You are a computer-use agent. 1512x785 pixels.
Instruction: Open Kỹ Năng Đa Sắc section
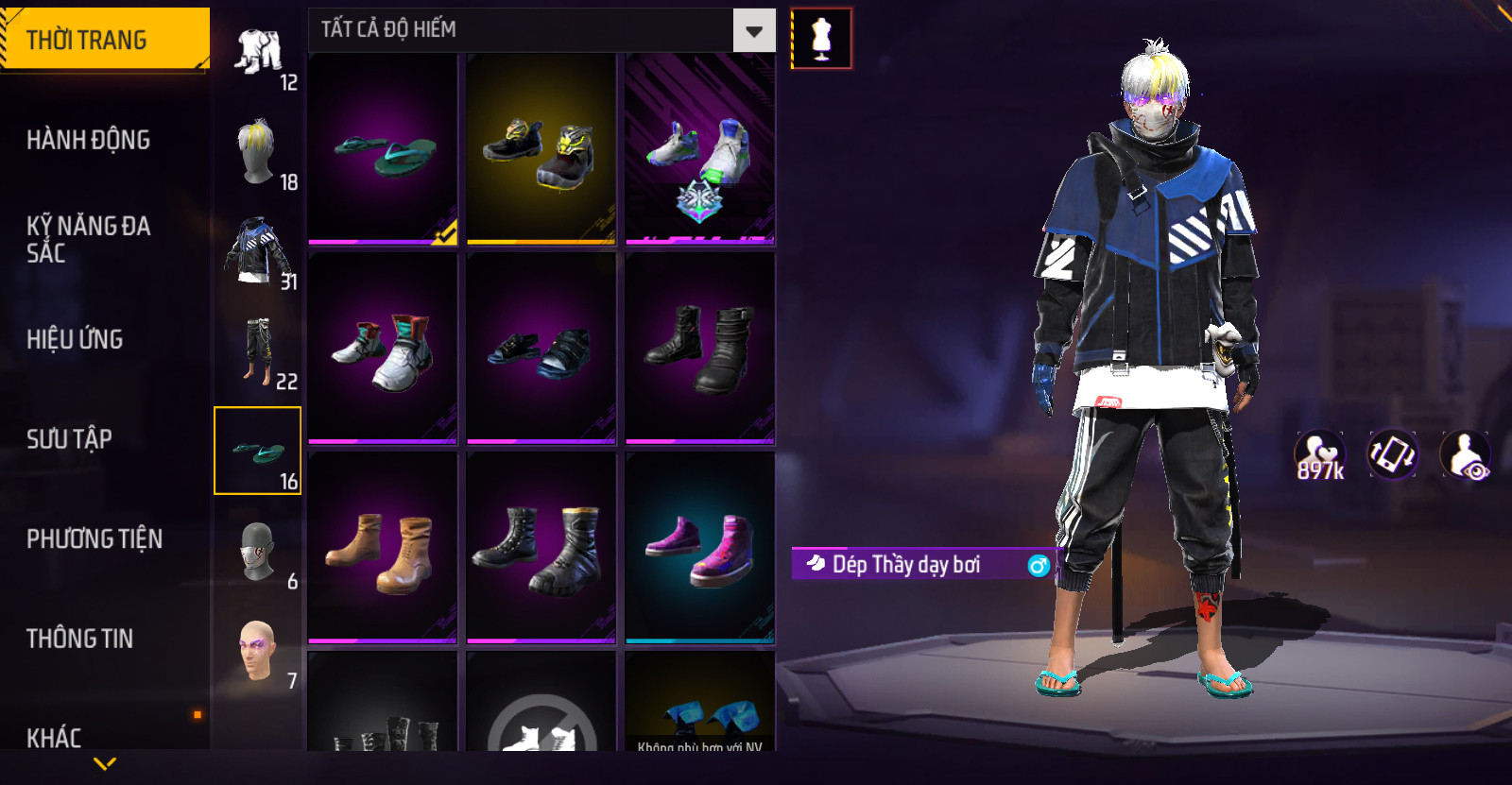89,239
